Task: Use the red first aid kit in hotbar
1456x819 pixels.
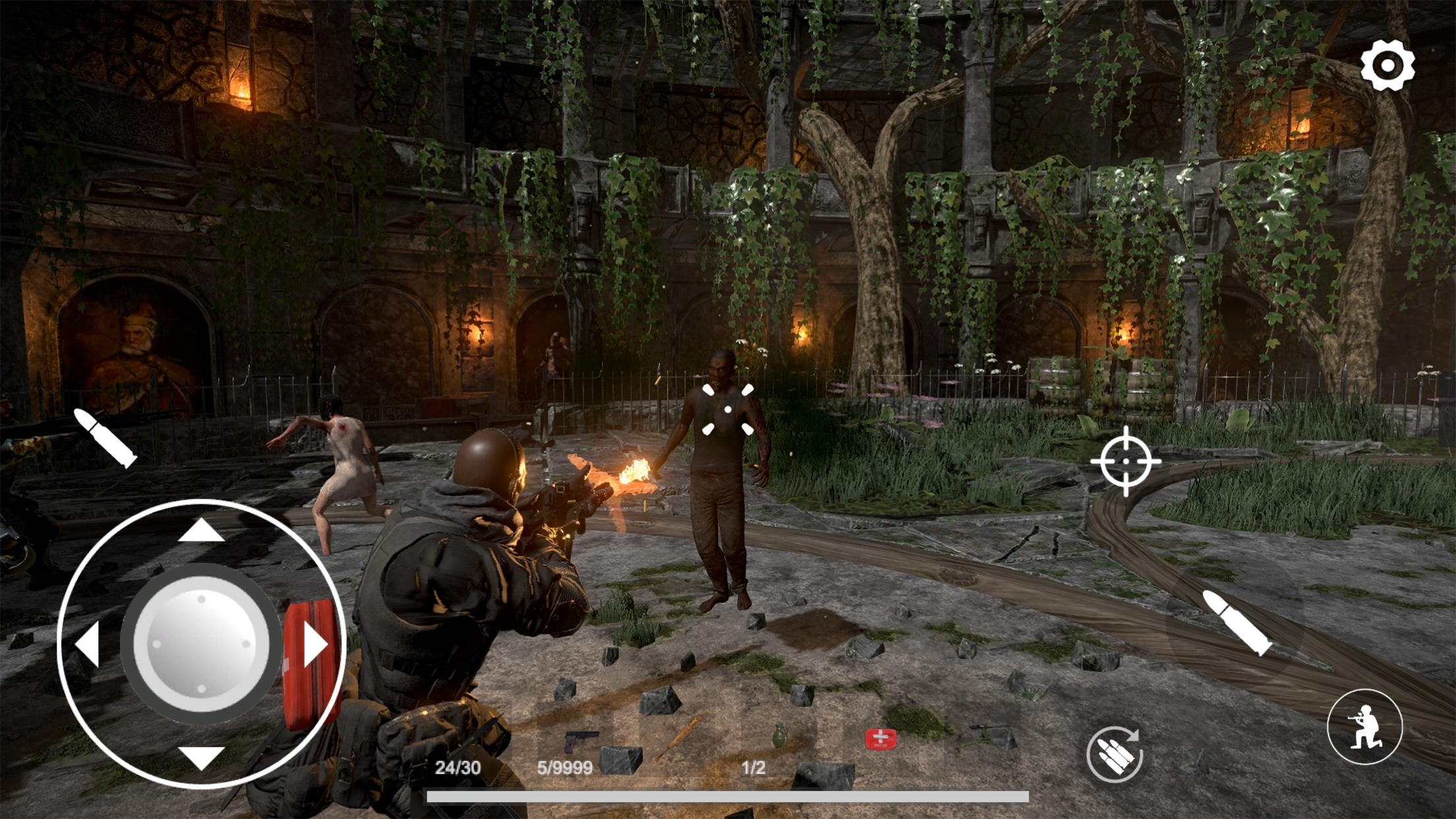Action: click(x=880, y=737)
